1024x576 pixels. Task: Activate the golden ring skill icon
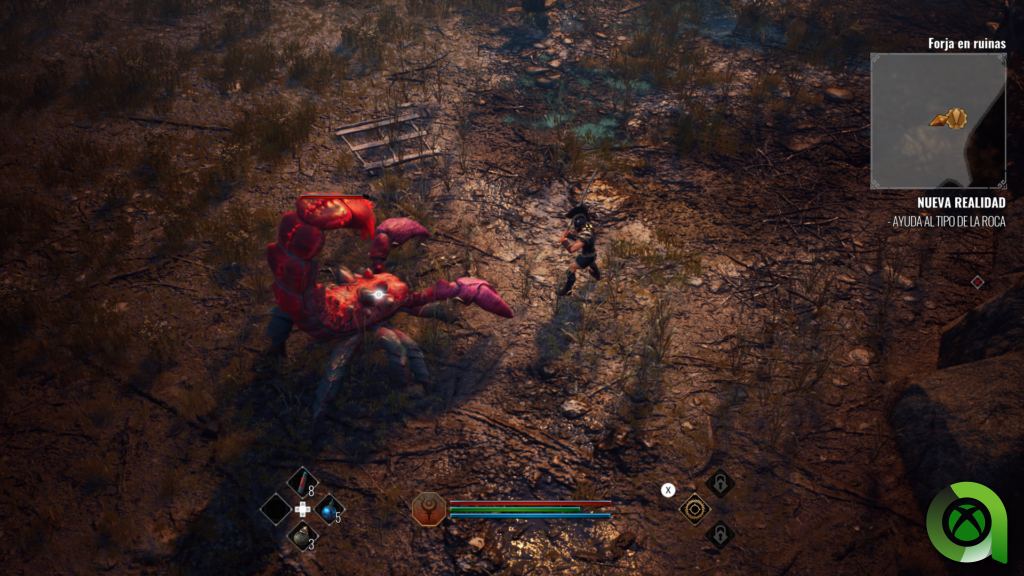694,509
